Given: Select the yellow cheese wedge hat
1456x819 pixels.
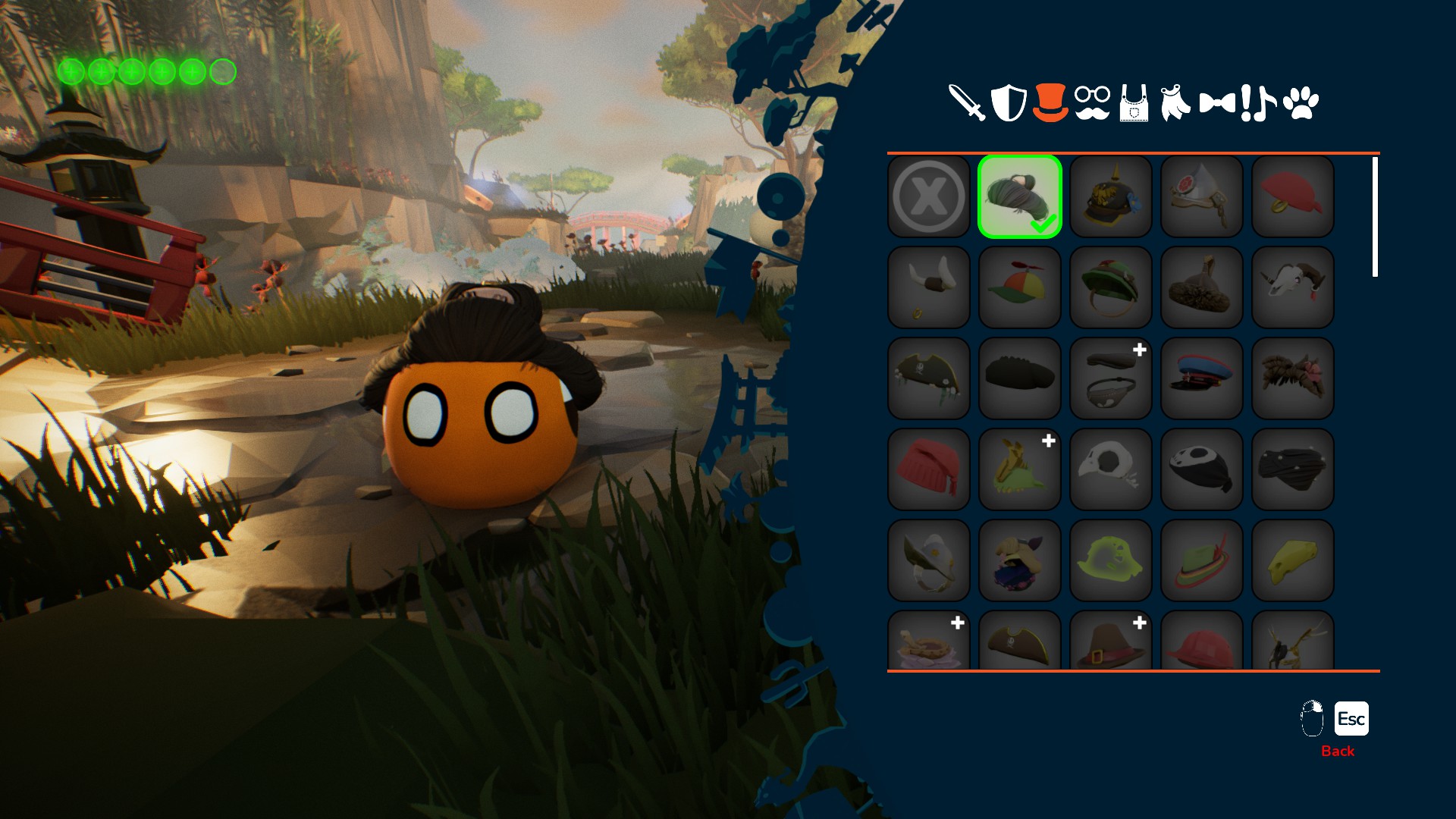Looking at the screenshot, I should (1293, 560).
